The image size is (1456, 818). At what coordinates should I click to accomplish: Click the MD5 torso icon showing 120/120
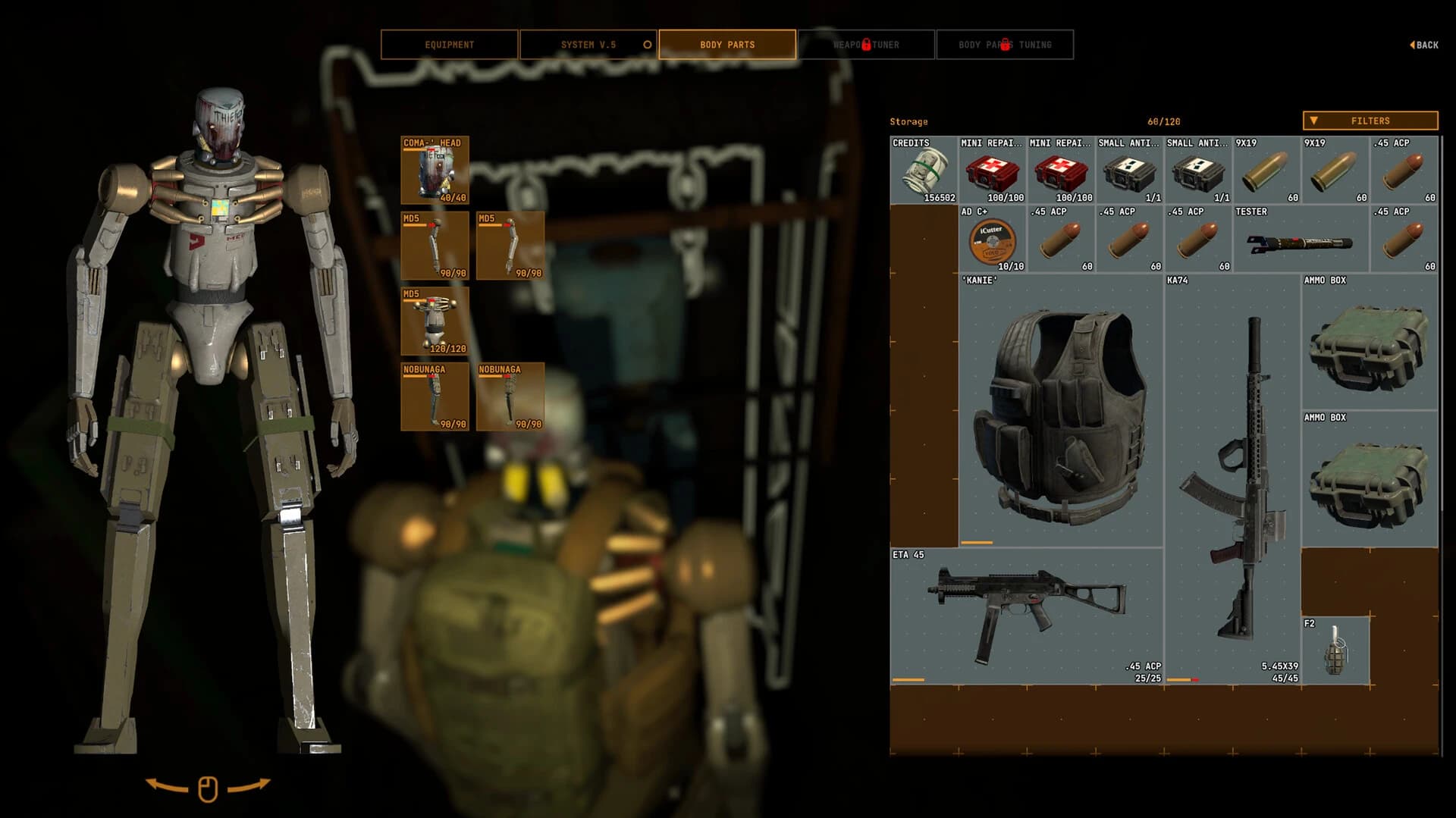point(434,318)
